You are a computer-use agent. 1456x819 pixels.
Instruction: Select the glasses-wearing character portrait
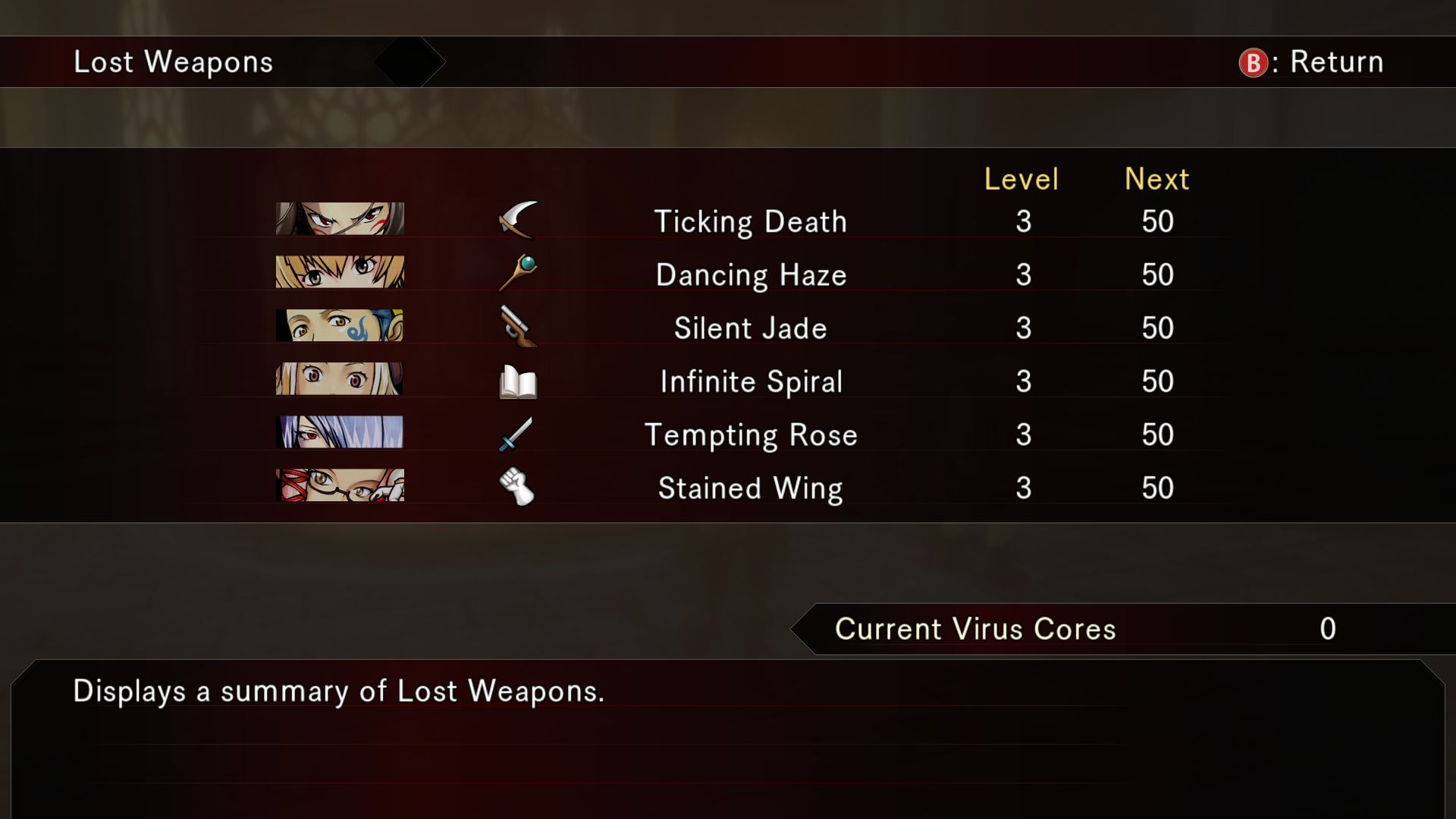click(x=340, y=485)
